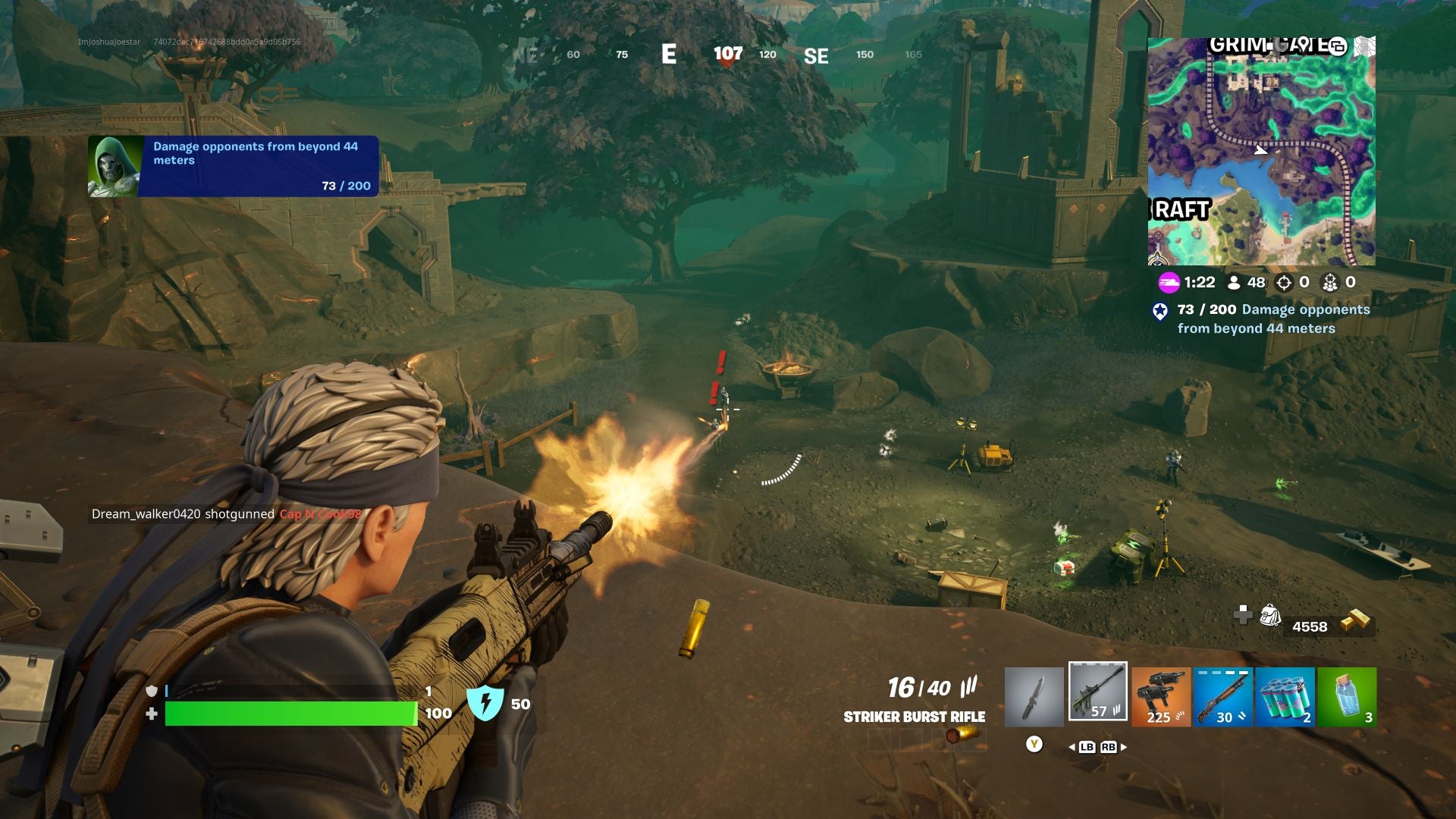
Task: Click the Doctor Doom quest portrait
Action: click(x=114, y=164)
